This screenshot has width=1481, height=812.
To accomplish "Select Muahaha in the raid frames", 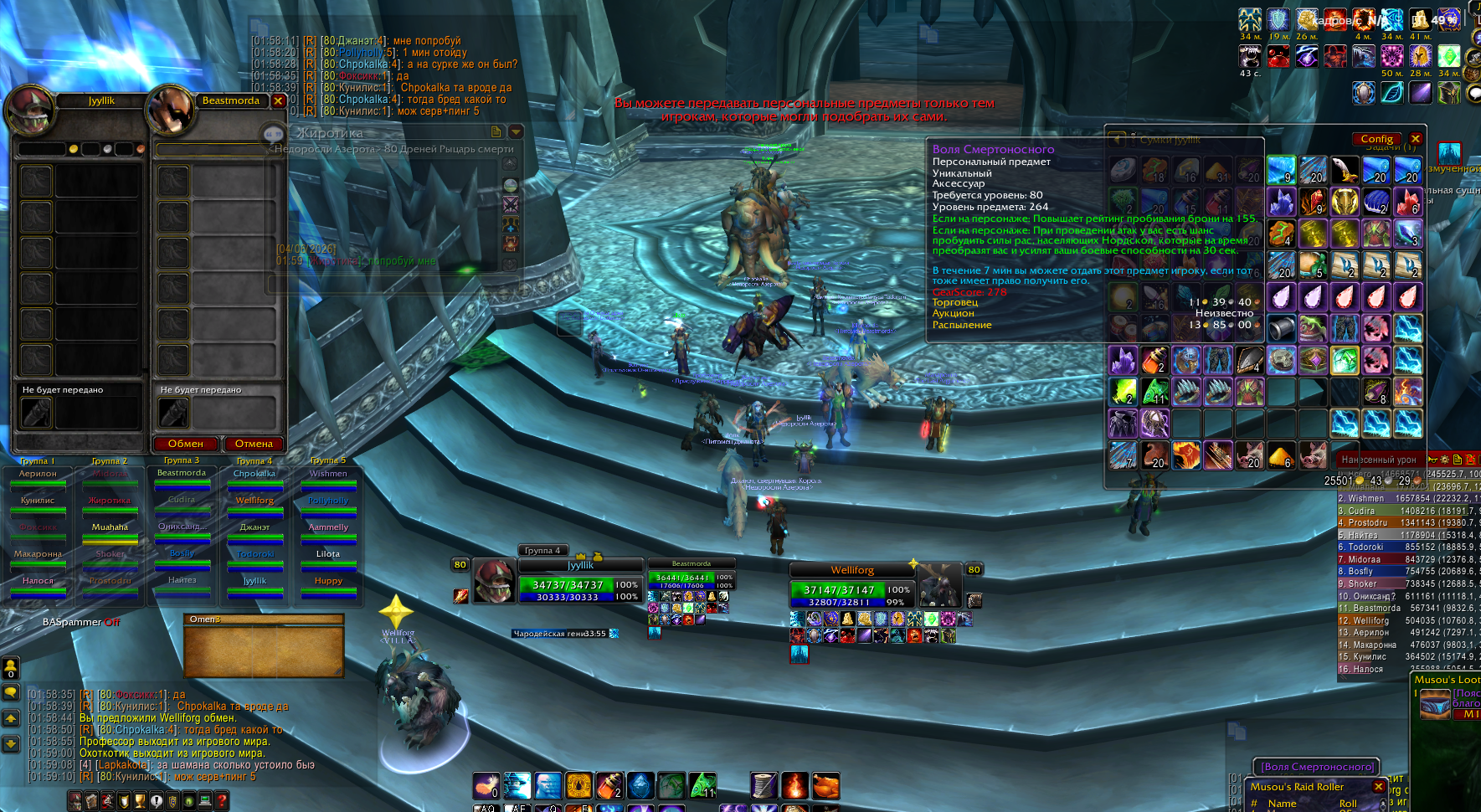I will tap(110, 527).
